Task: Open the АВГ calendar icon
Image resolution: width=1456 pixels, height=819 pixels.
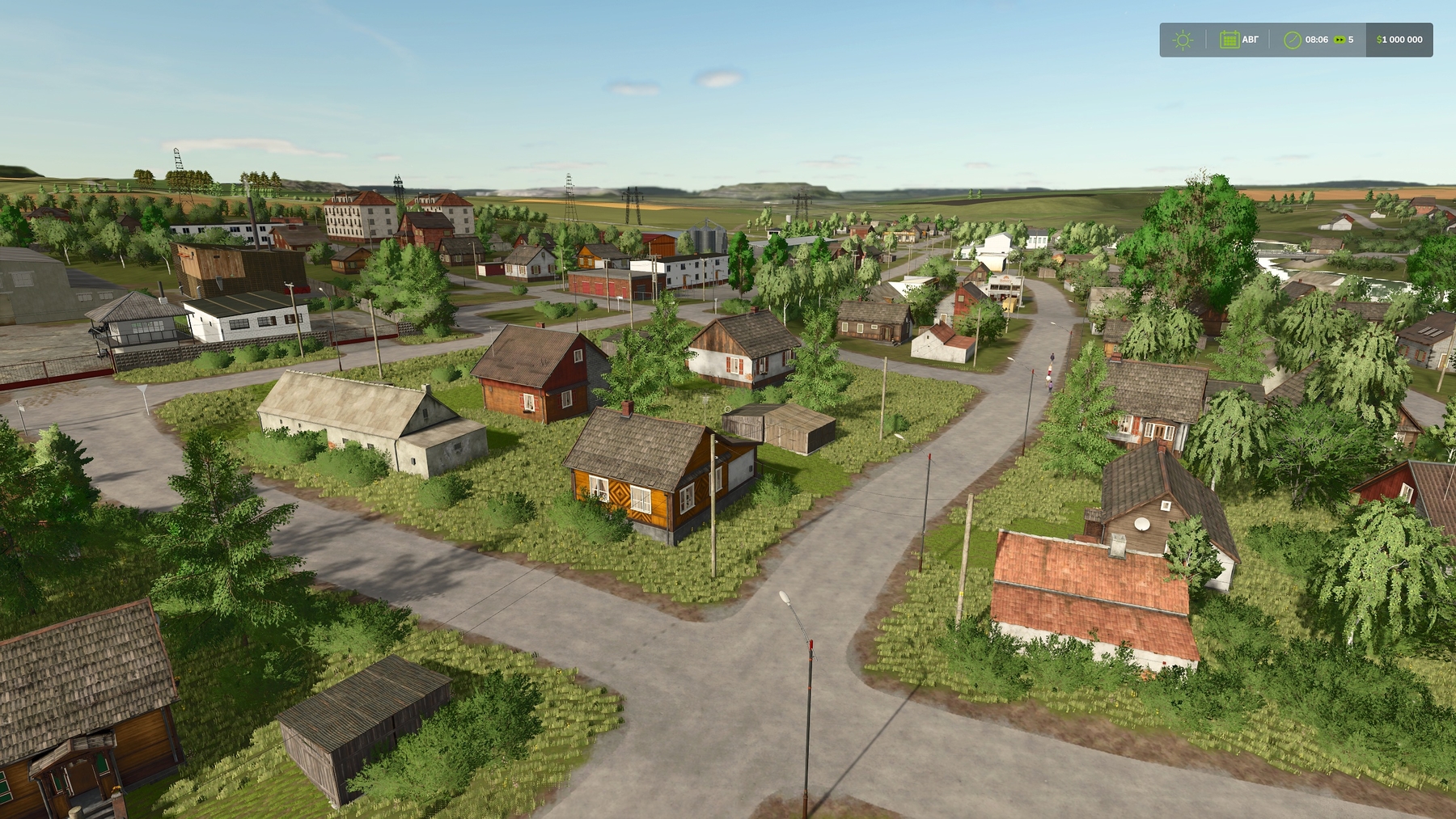Action: point(1230,39)
